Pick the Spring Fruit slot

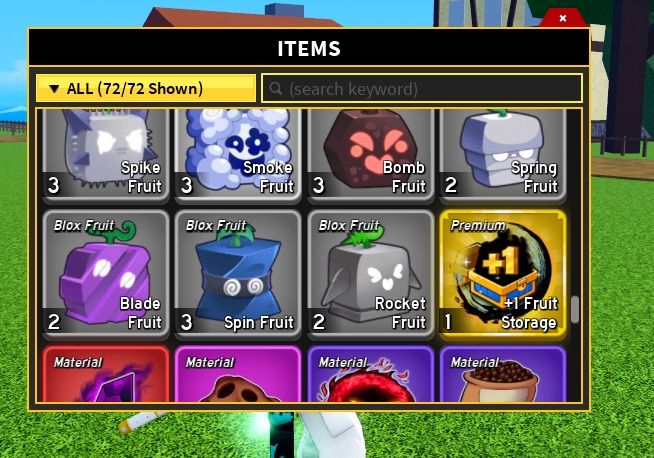pyautogui.click(x=502, y=156)
